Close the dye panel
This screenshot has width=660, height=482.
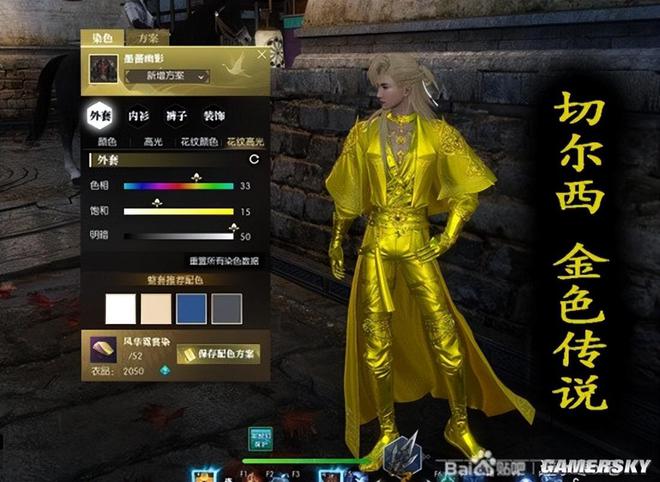pos(262,56)
